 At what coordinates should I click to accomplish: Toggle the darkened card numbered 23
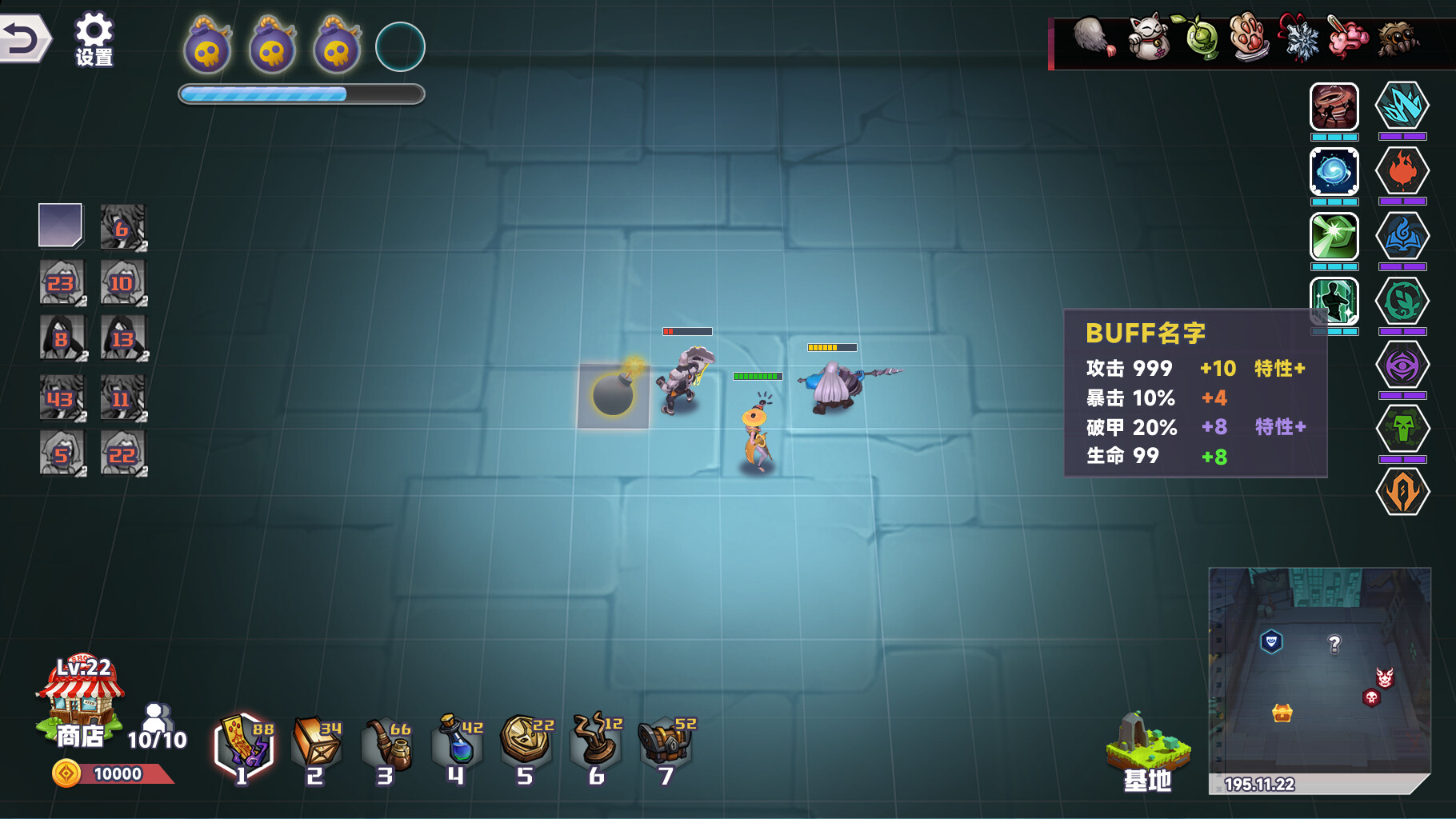pos(62,283)
